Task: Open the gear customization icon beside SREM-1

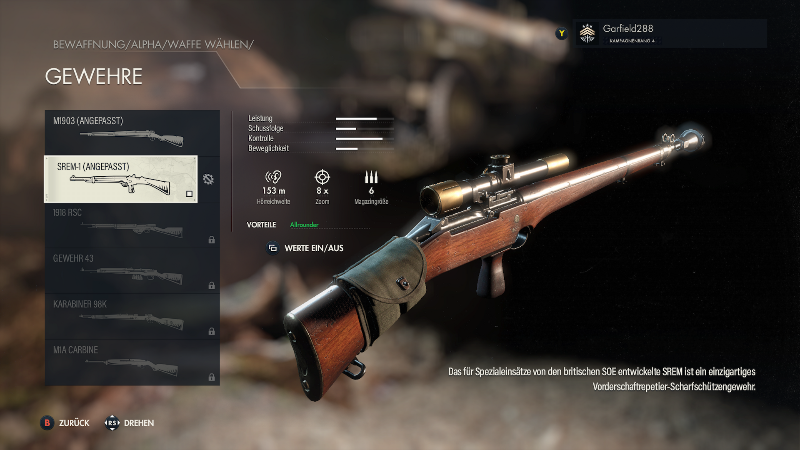Action: pos(208,180)
